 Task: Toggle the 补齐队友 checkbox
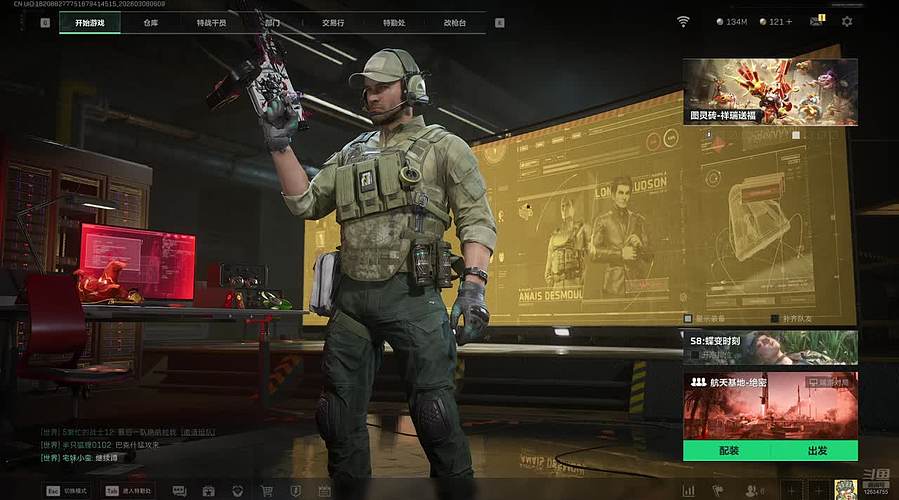(x=776, y=319)
